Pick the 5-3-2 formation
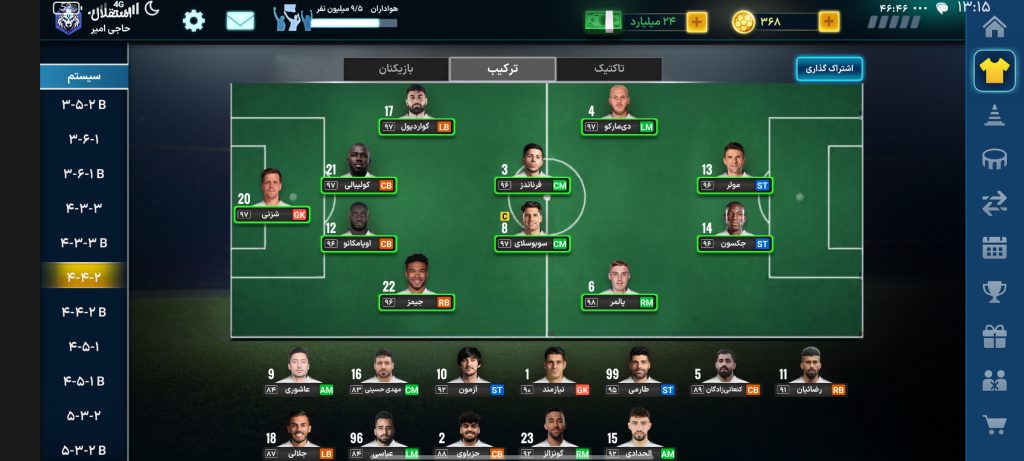This screenshot has width=1024, height=461. [x=84, y=415]
